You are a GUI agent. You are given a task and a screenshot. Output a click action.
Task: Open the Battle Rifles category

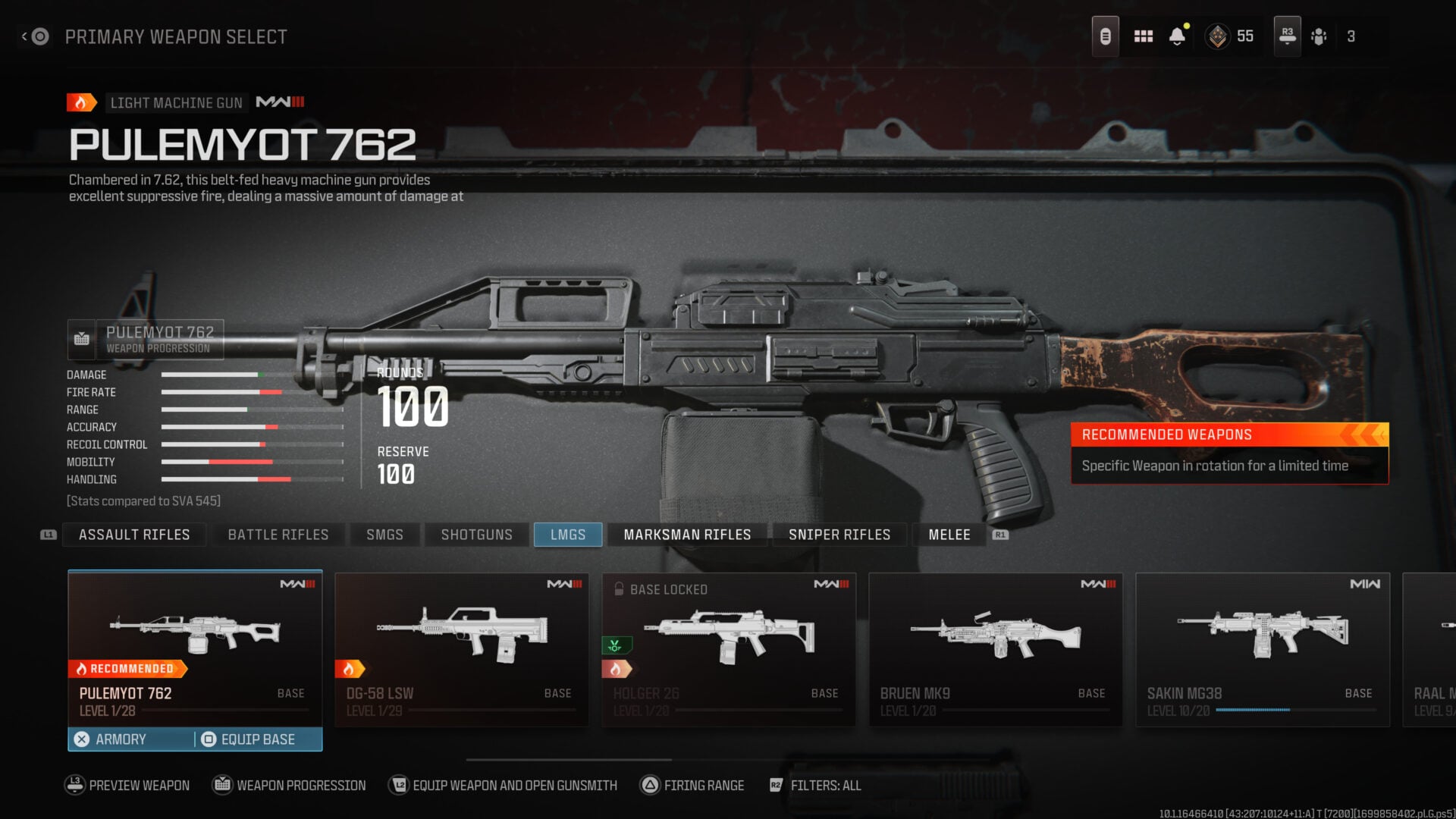click(x=278, y=535)
